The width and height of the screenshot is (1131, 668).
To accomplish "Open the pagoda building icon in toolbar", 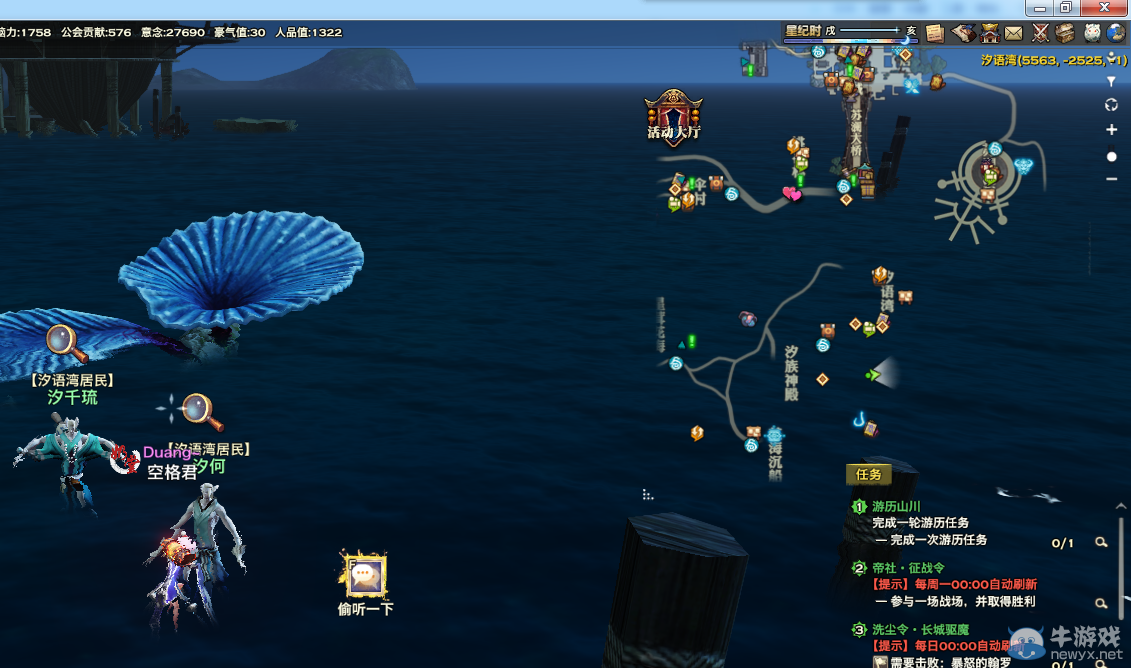I will tap(989, 33).
